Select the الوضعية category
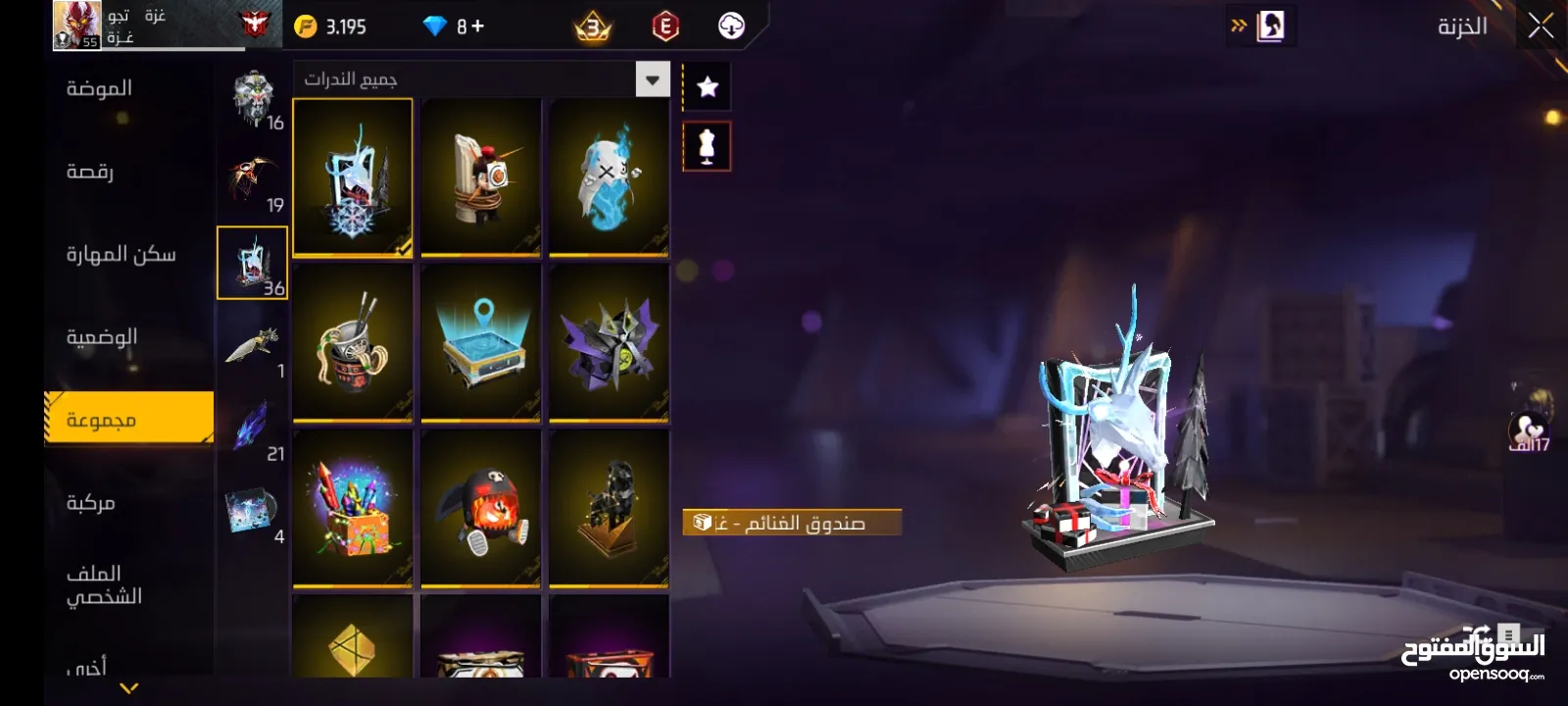 click(x=102, y=337)
